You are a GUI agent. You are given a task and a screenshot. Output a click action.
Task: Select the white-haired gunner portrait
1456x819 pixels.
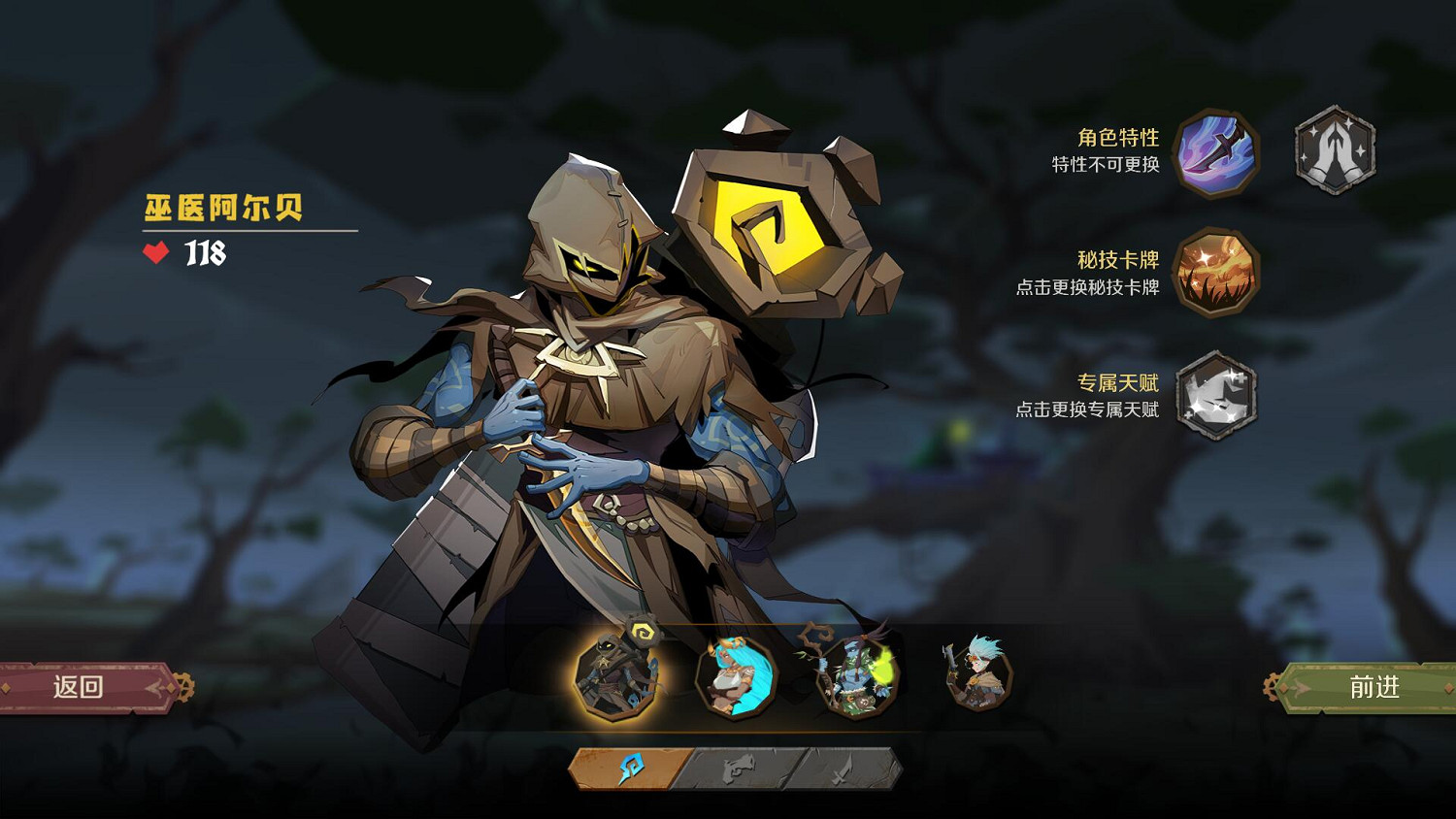click(x=977, y=673)
